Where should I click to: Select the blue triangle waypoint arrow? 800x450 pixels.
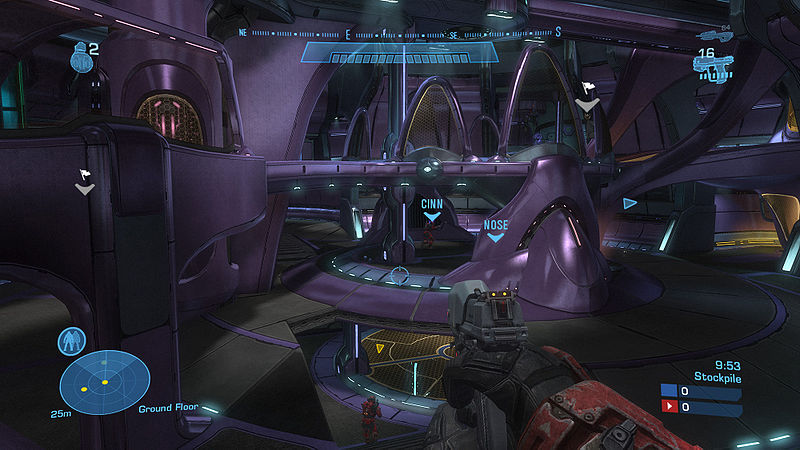pyautogui.click(x=629, y=204)
